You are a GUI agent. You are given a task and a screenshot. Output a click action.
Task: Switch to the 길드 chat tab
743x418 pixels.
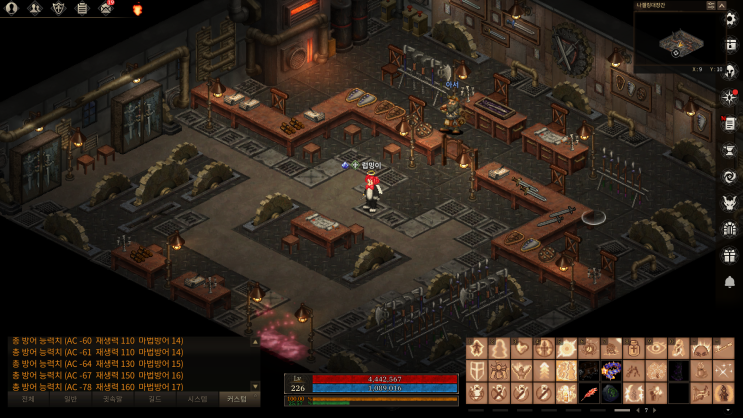(x=155, y=398)
